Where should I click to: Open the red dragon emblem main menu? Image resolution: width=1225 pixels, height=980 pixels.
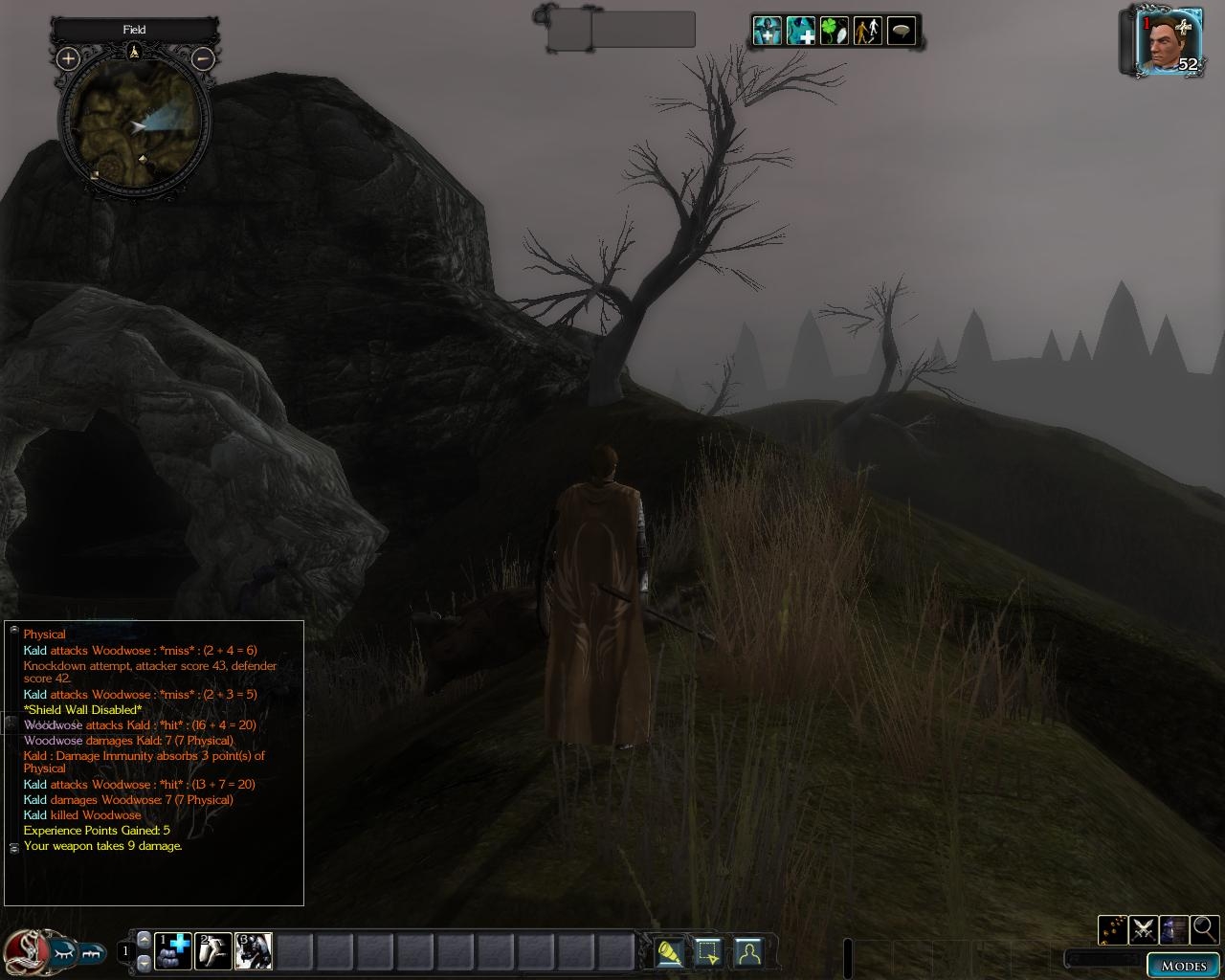coord(22,950)
